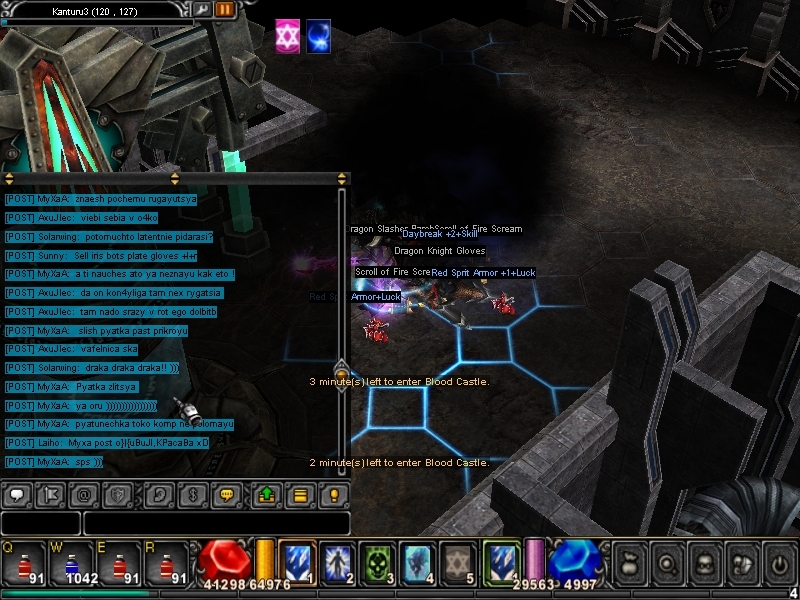
Task: Select the green skull skill in slot 3
Action: [x=374, y=562]
